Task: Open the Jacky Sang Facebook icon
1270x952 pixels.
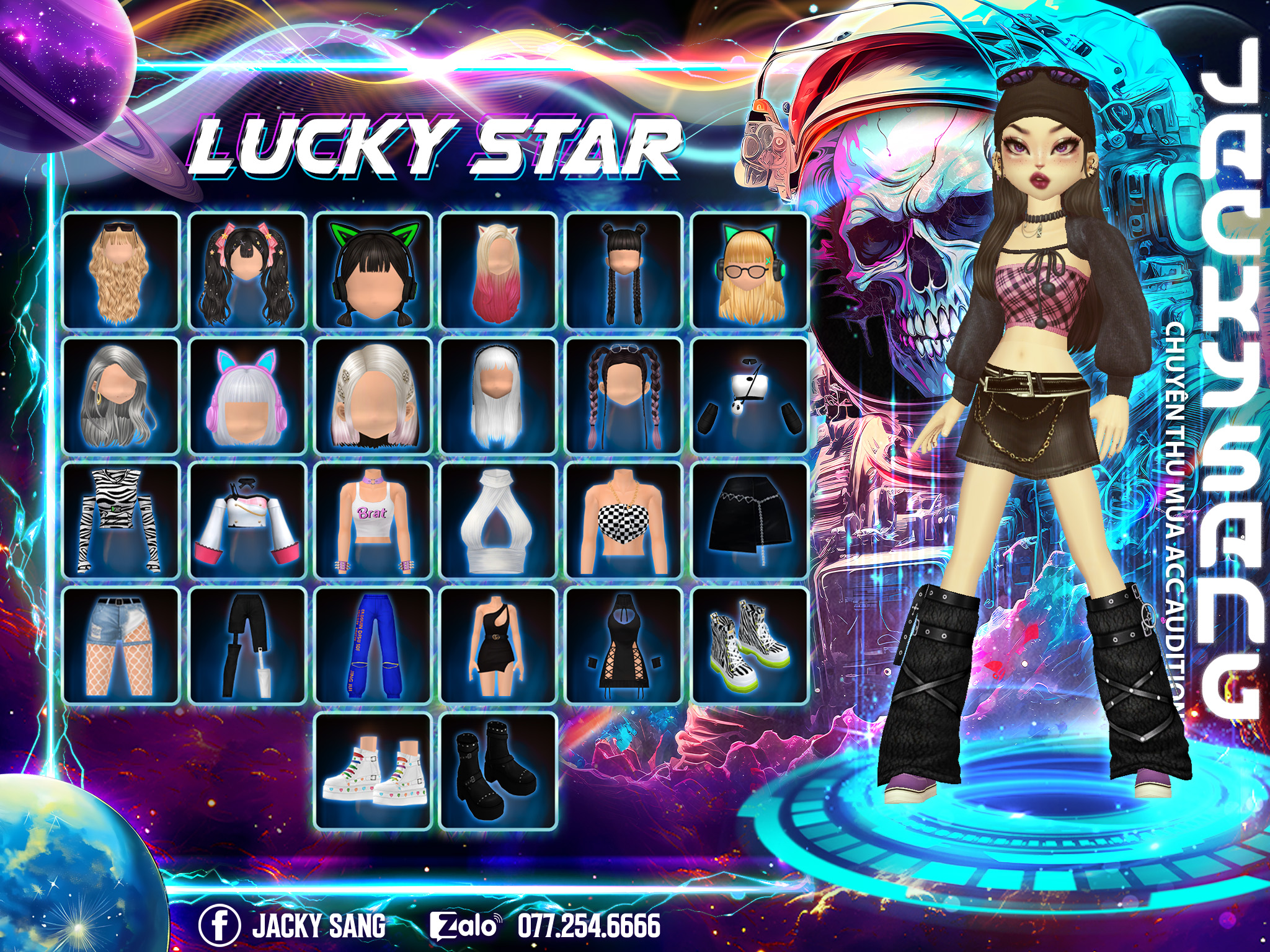Action: pos(219,925)
